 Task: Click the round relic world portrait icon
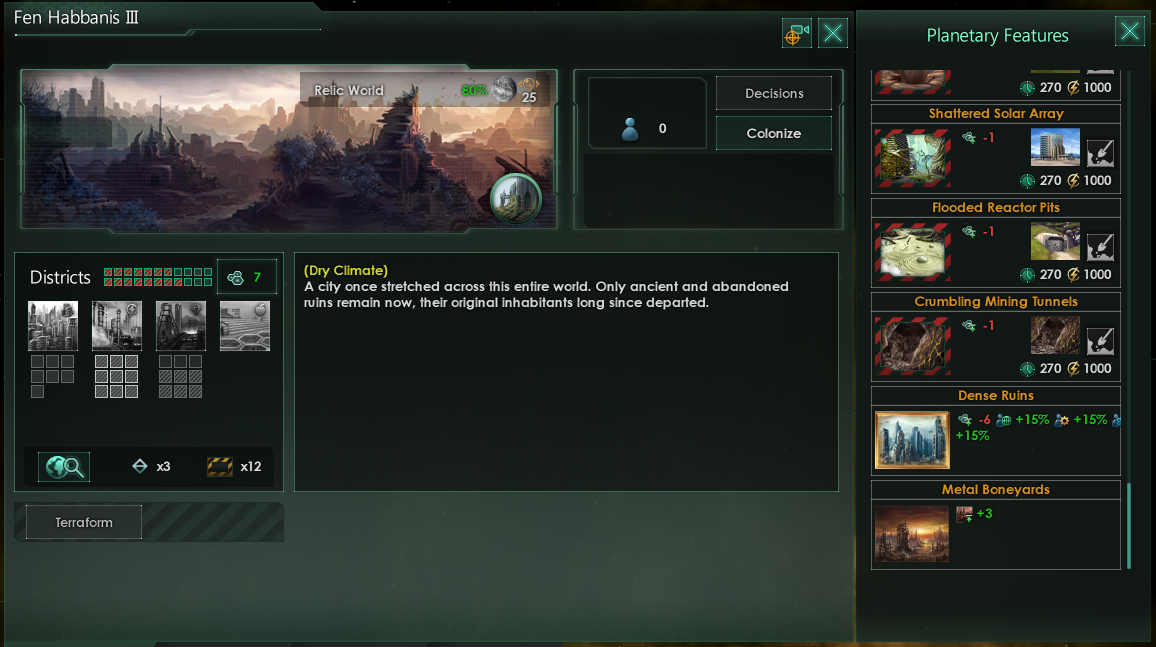[516, 198]
